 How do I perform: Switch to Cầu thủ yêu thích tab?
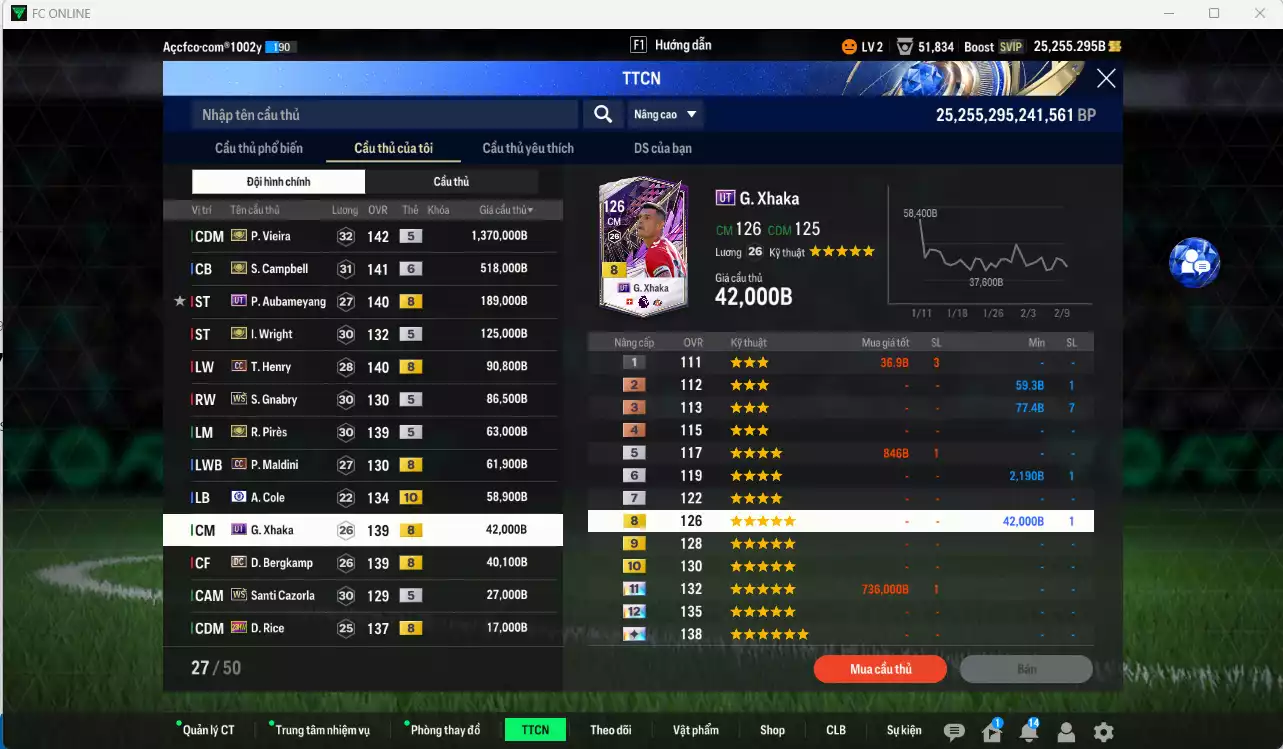[528, 148]
